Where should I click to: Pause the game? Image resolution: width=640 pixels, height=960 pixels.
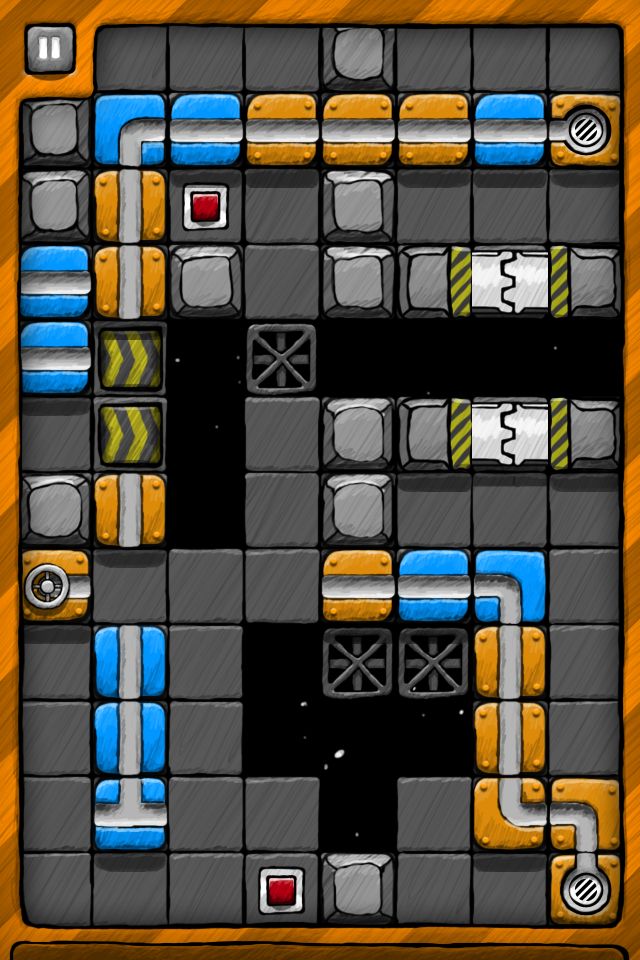coord(49,49)
